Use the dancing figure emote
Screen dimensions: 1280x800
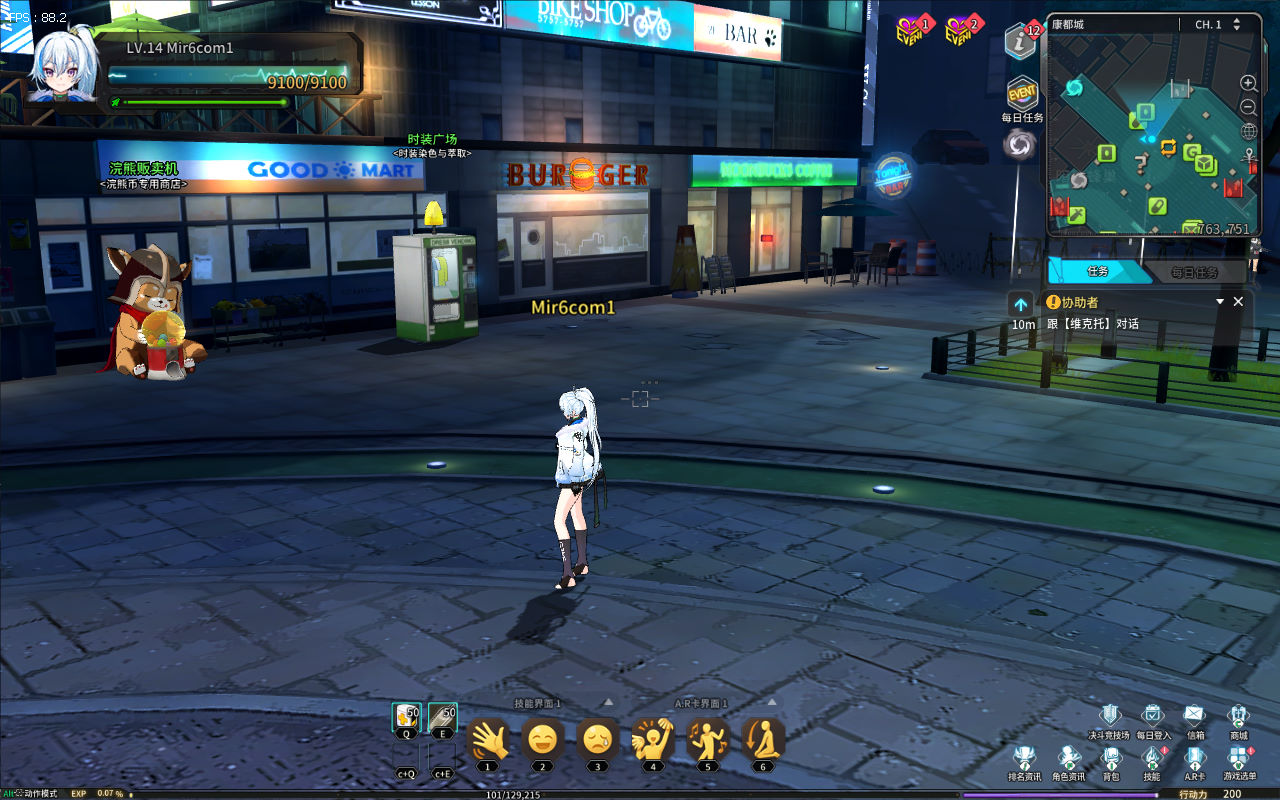pos(707,740)
